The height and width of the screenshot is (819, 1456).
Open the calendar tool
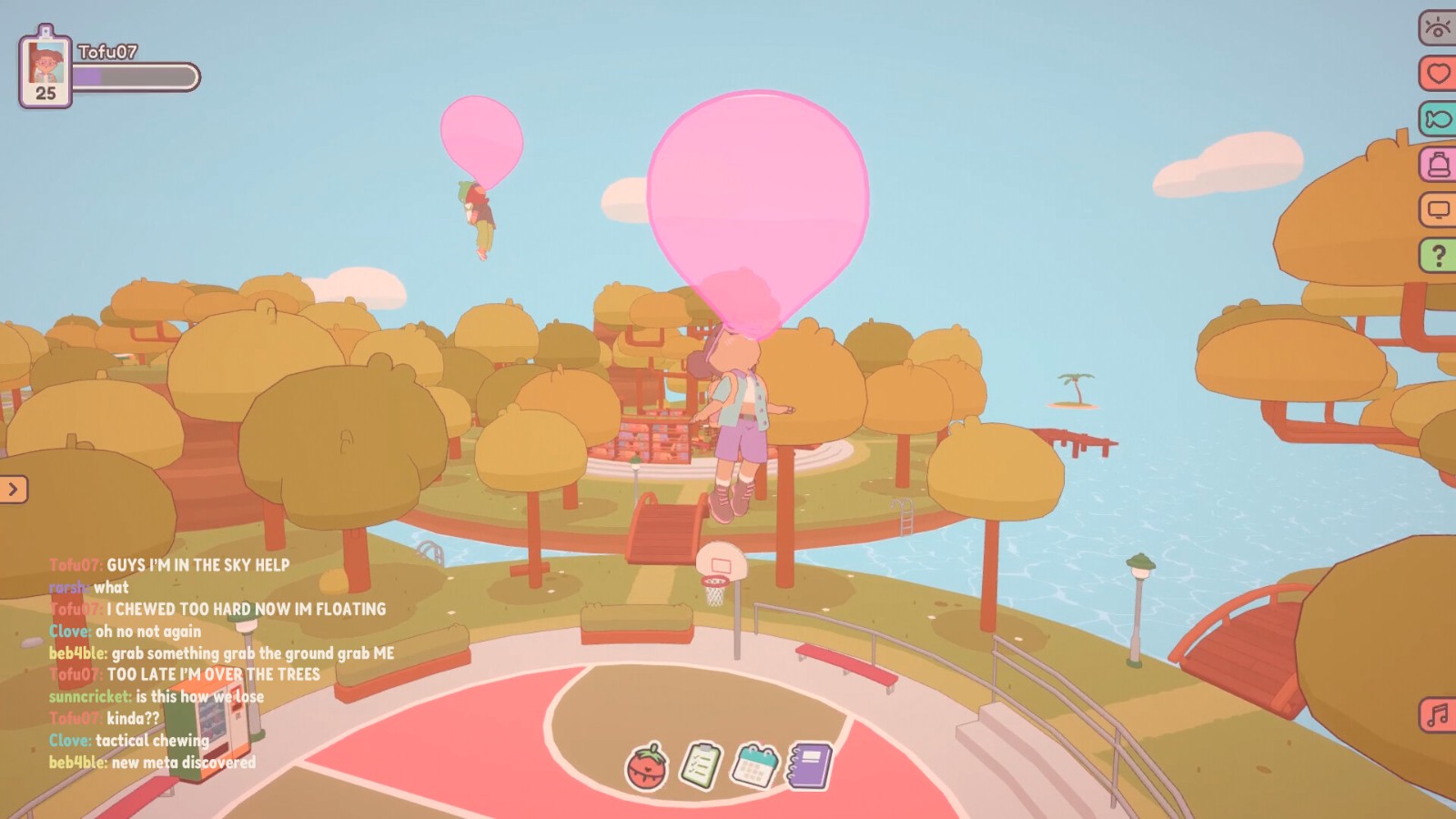[x=754, y=765]
